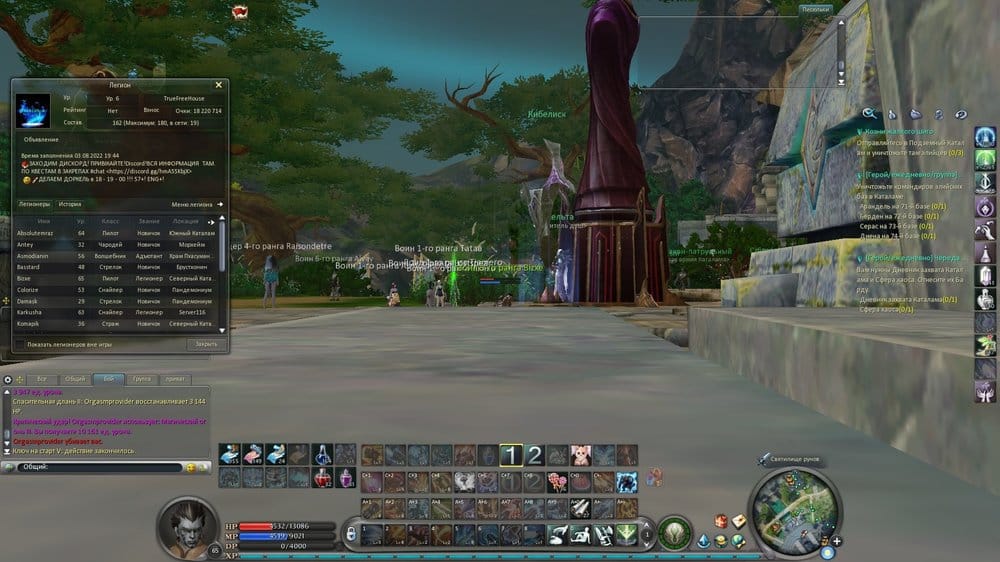Open the quest tracker magnifier search icon
Viewport: 1000px width, 562px height.
[x=870, y=114]
